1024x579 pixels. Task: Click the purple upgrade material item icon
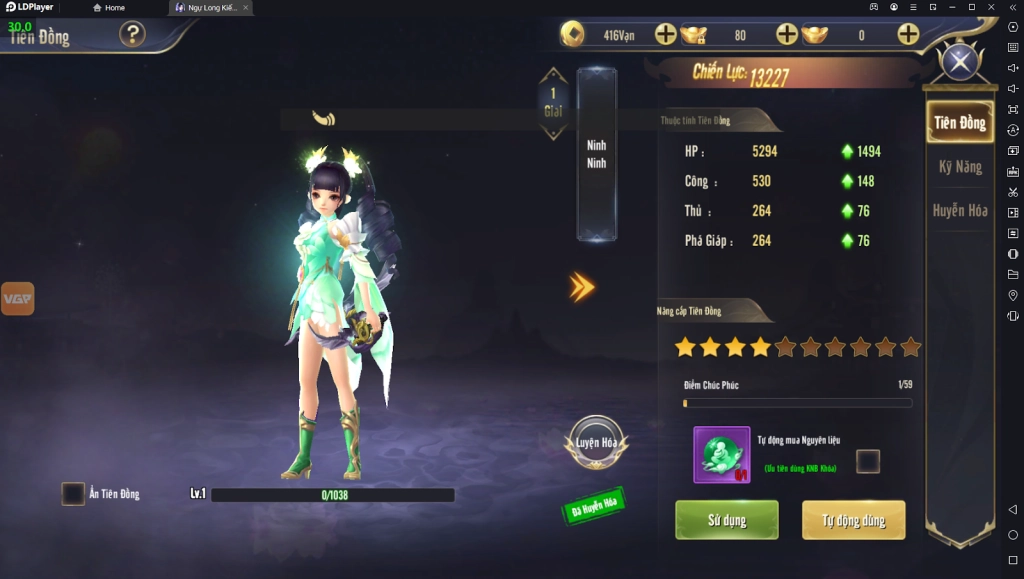pos(722,455)
